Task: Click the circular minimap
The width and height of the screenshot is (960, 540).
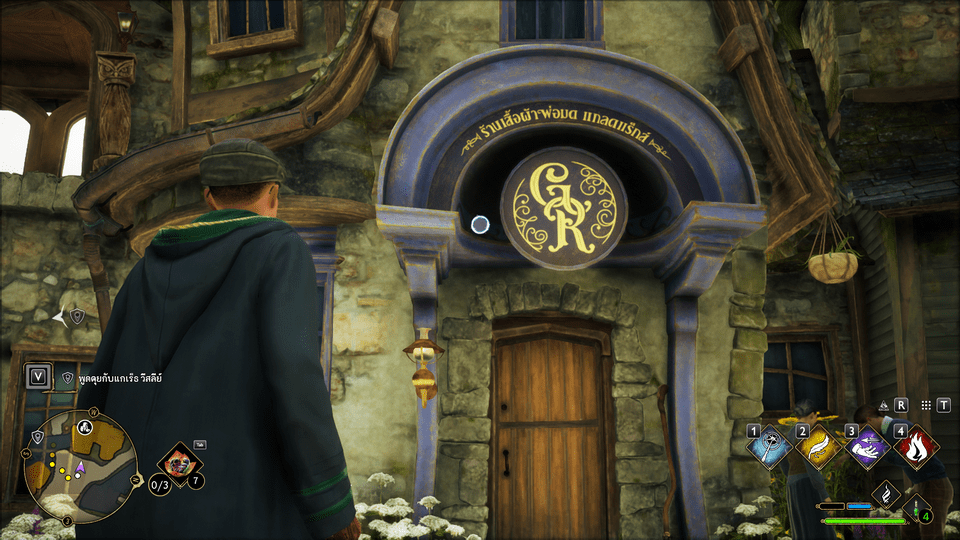Action: click(x=82, y=466)
